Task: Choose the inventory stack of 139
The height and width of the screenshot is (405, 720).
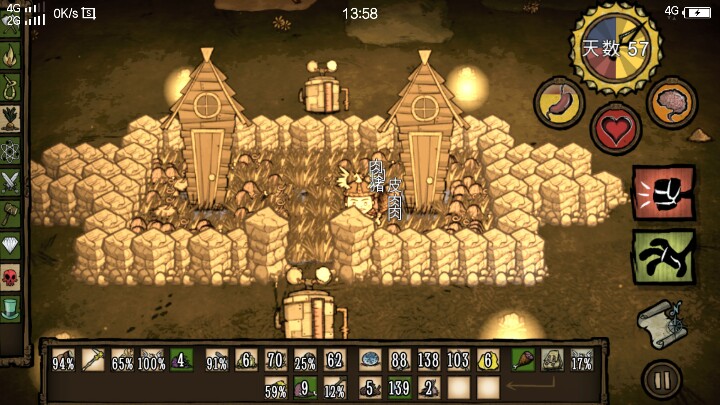Action: (x=400, y=387)
